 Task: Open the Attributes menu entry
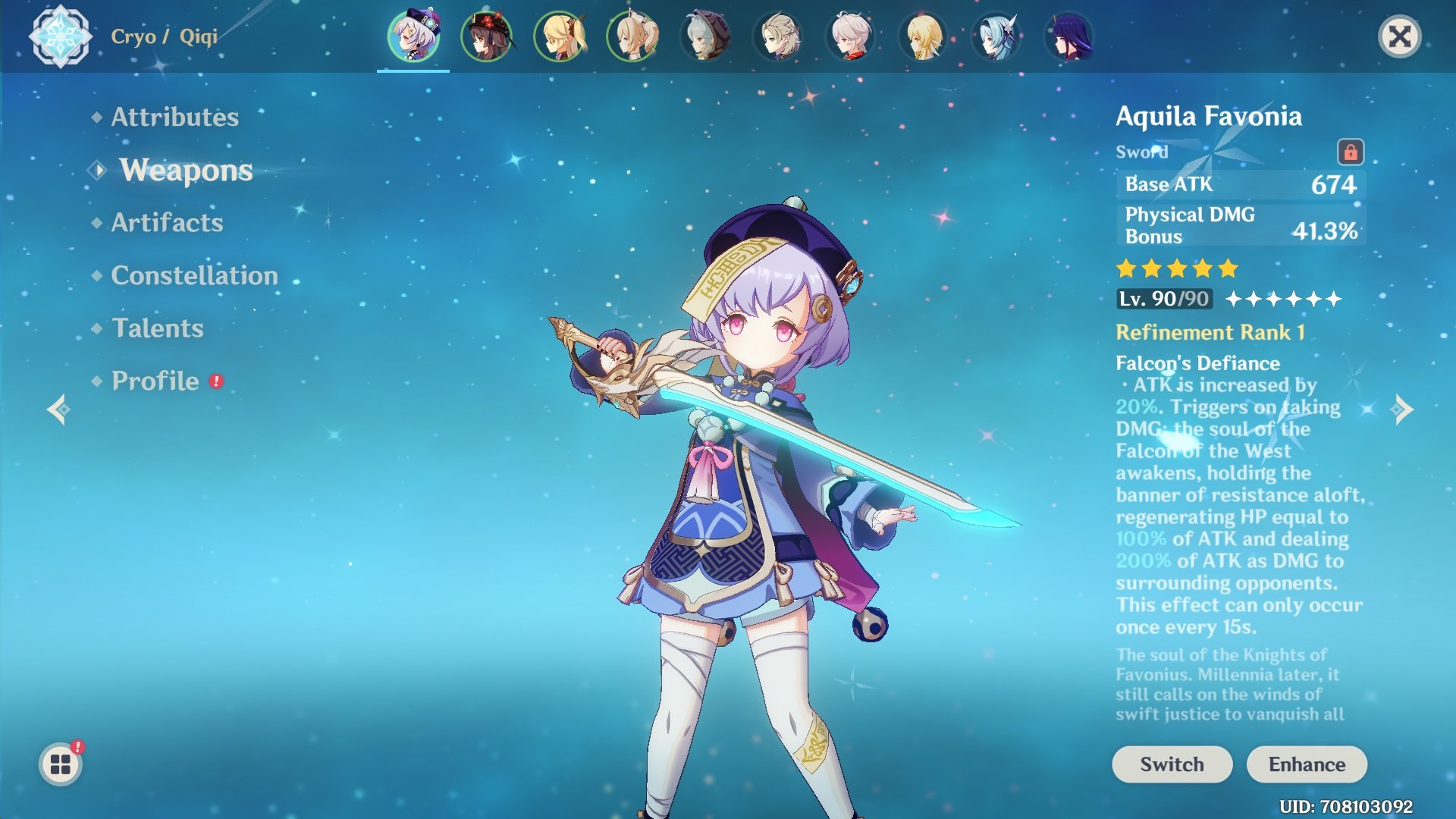pos(174,117)
